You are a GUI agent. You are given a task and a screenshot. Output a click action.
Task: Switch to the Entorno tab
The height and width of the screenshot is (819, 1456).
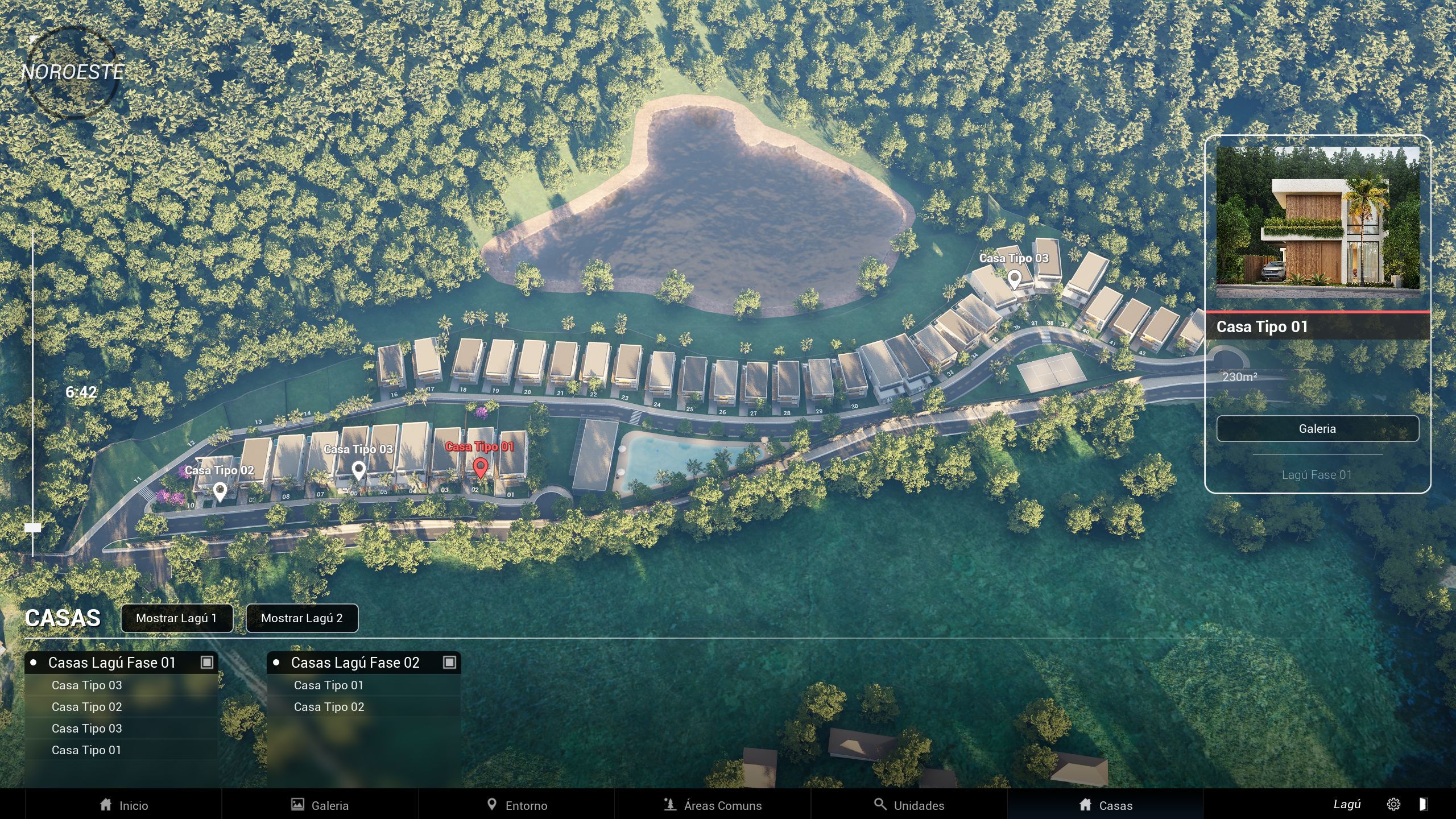[x=516, y=805]
